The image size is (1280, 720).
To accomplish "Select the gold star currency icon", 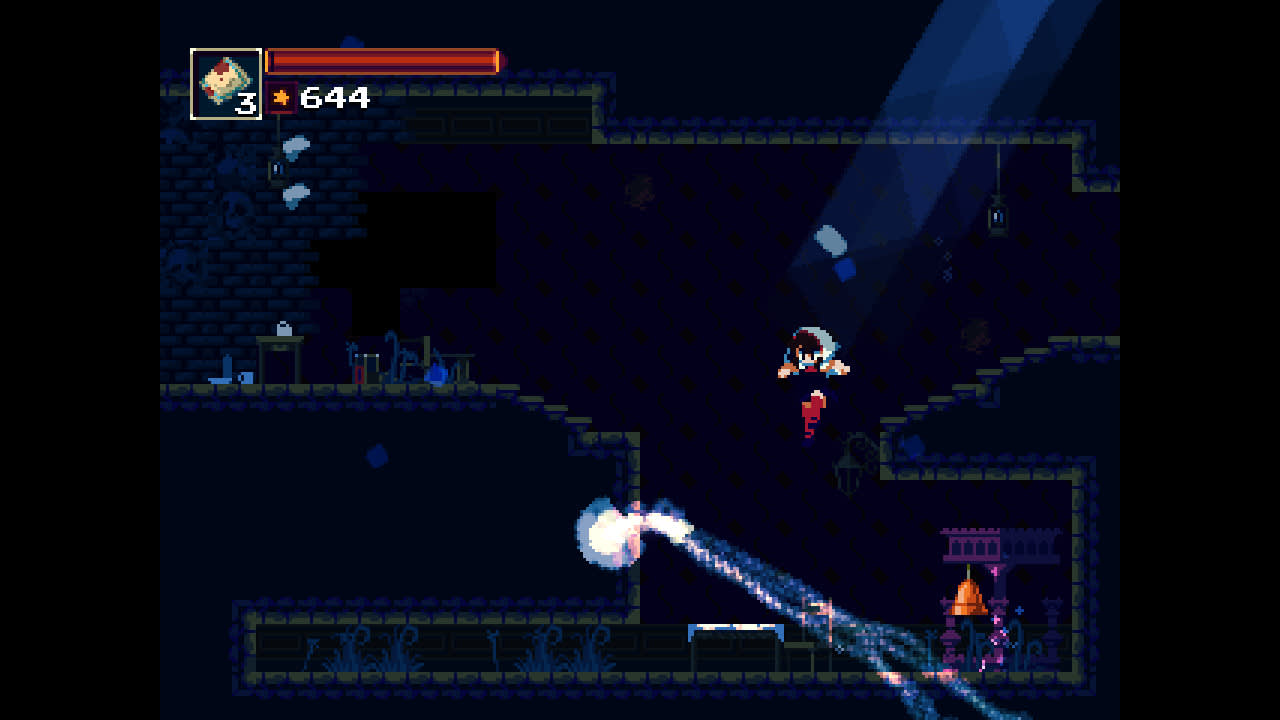I will 282,96.
